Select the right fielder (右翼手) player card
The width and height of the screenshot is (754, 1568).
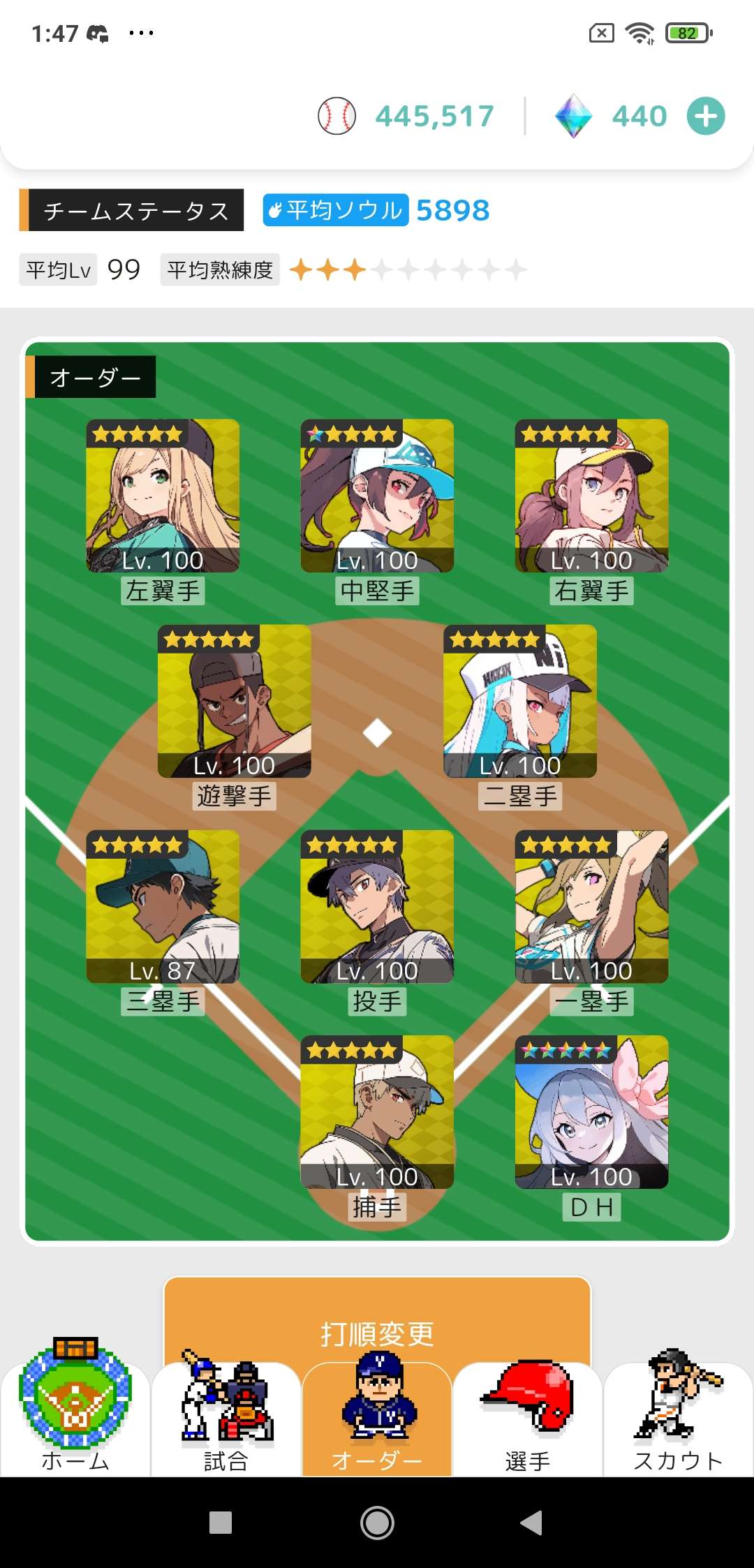click(591, 496)
